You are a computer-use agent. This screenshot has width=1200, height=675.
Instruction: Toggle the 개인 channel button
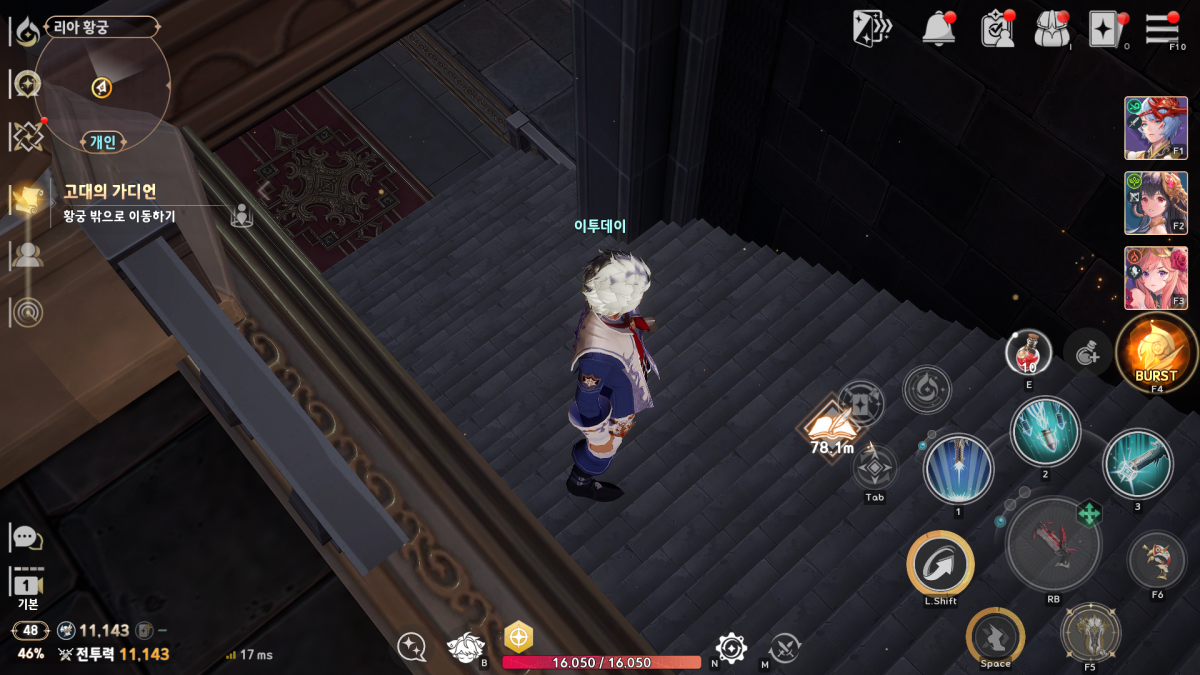tap(103, 142)
